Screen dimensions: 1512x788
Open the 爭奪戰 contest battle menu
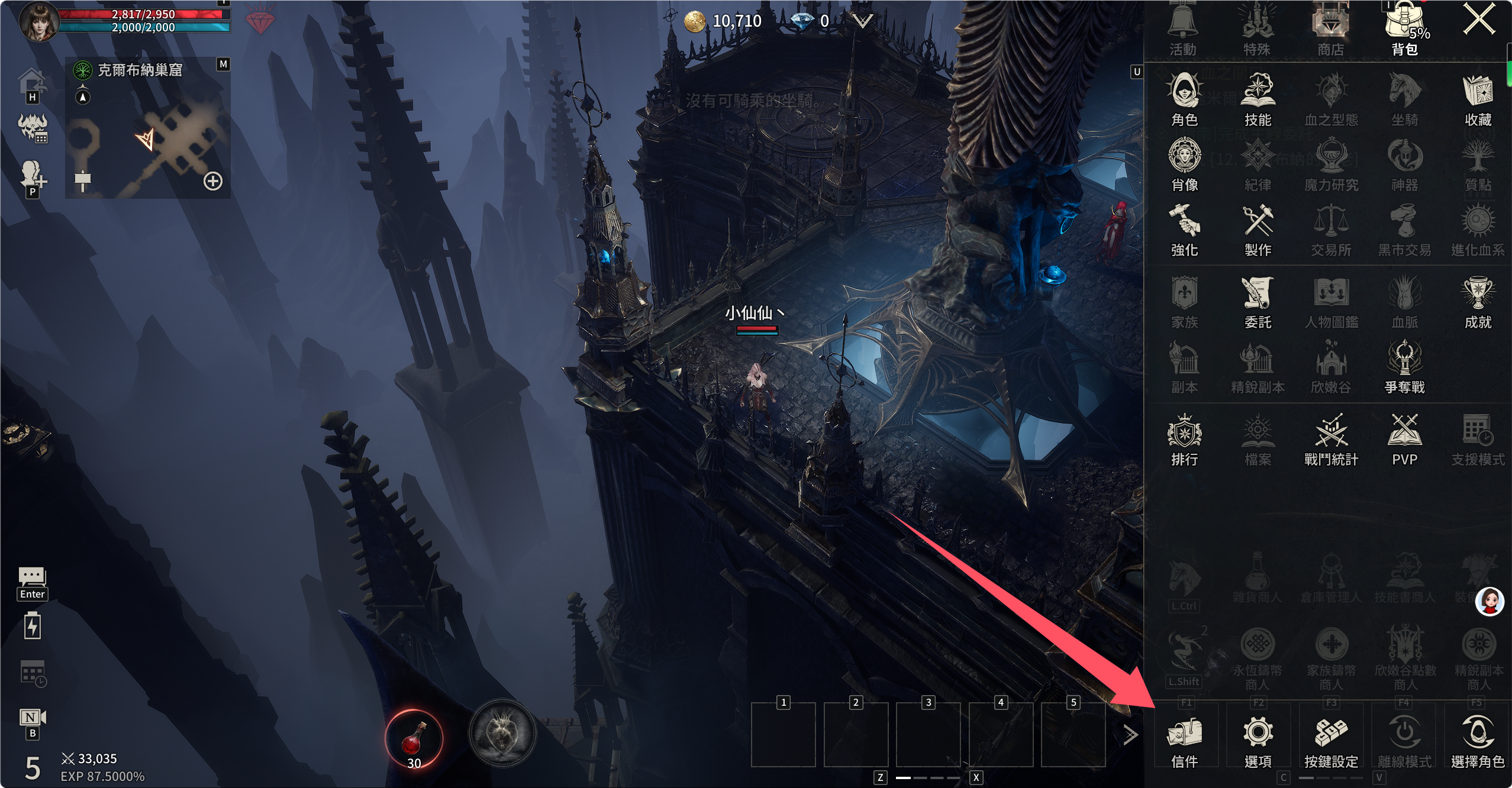(1404, 366)
